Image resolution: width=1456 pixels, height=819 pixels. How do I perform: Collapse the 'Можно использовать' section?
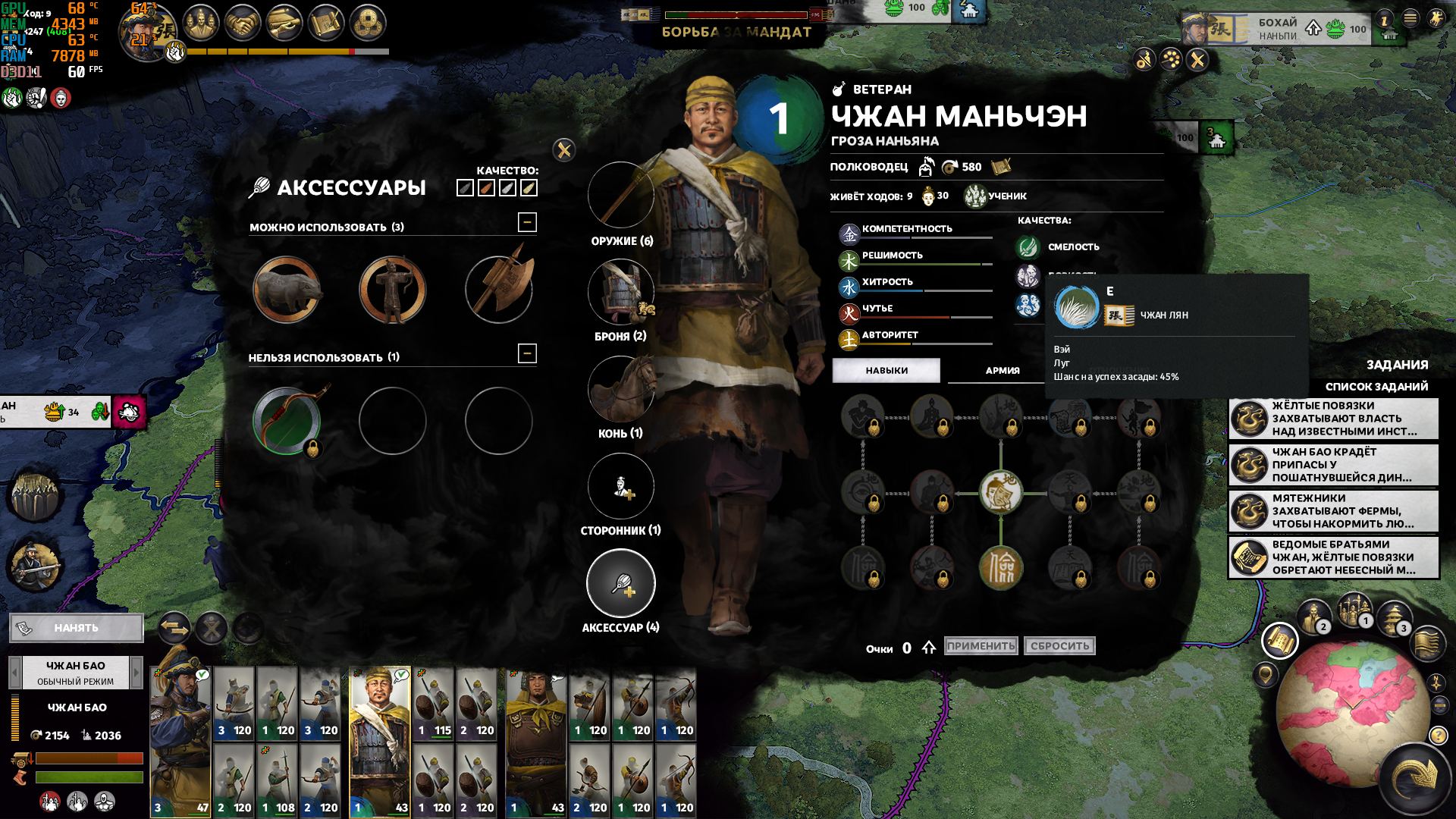click(527, 222)
